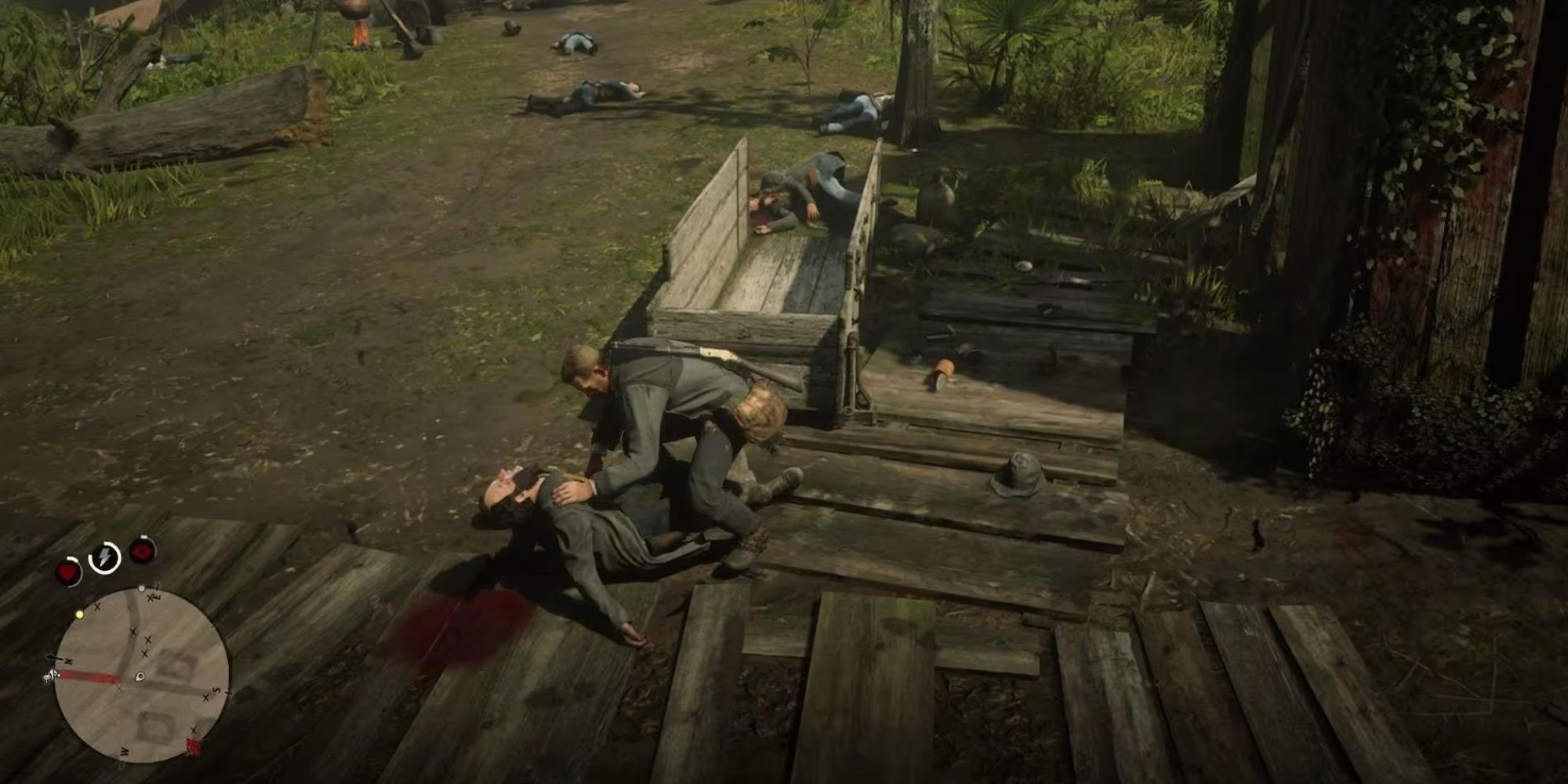Viewport: 1568px width, 784px height.
Task: Select the lightning-bolt stamina core icon
Action: tap(103, 557)
